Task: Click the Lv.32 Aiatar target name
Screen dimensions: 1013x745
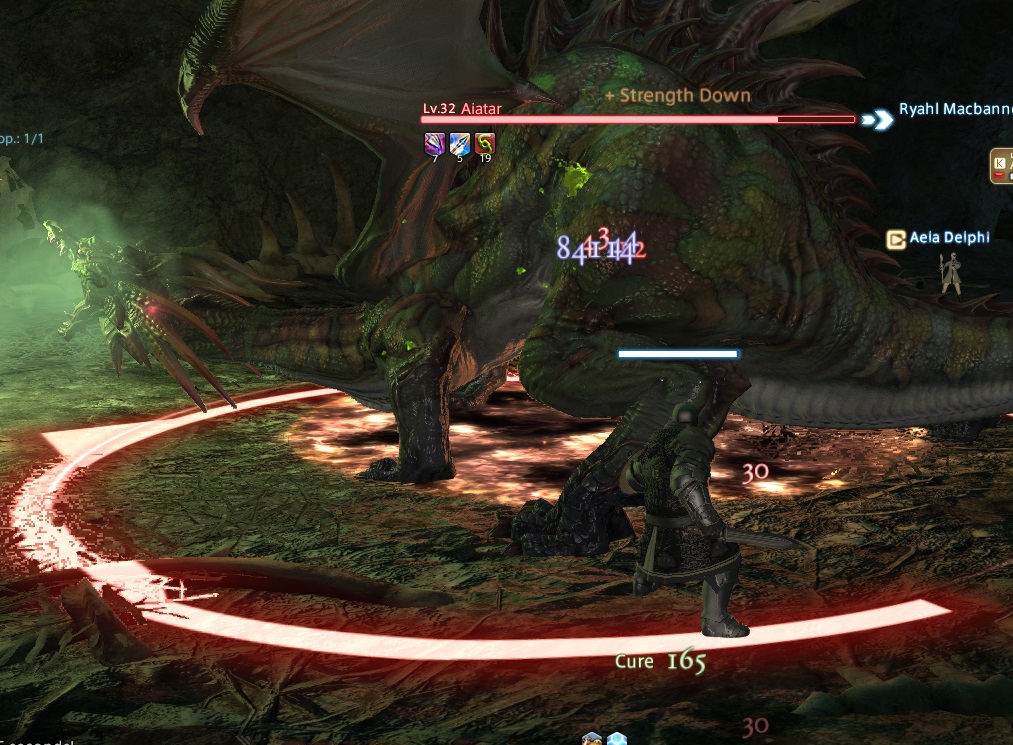Action: click(461, 108)
